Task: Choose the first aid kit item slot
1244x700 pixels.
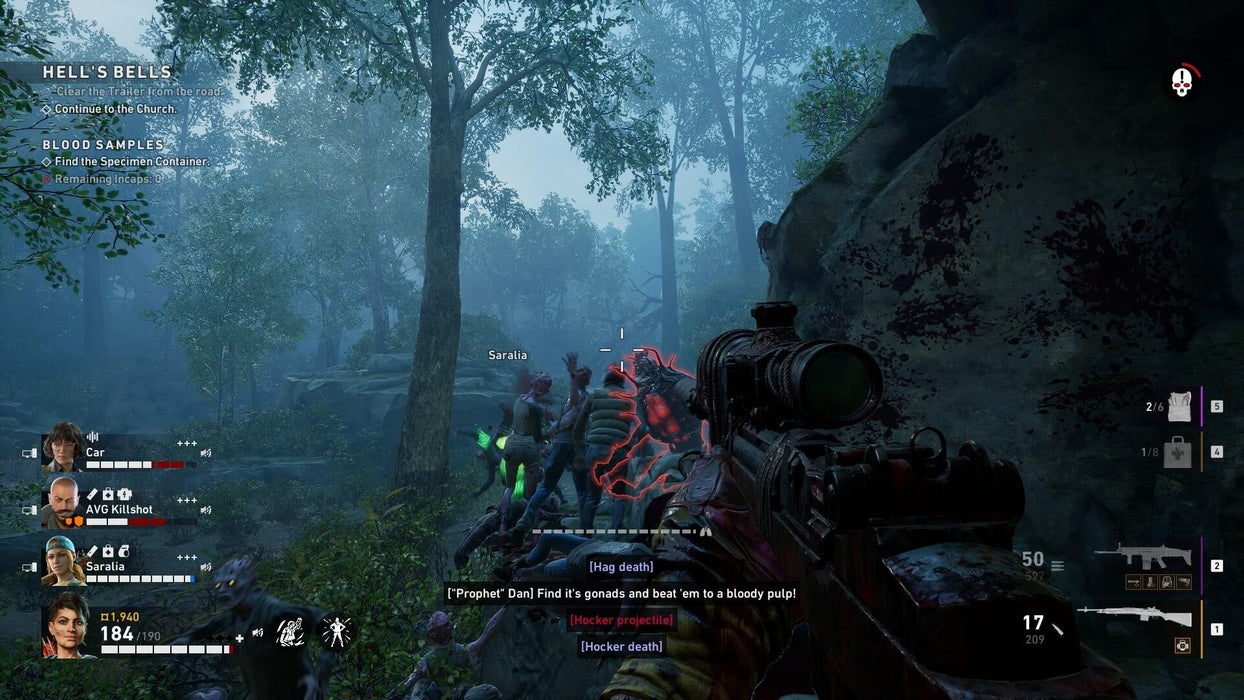Action: pos(1177,452)
